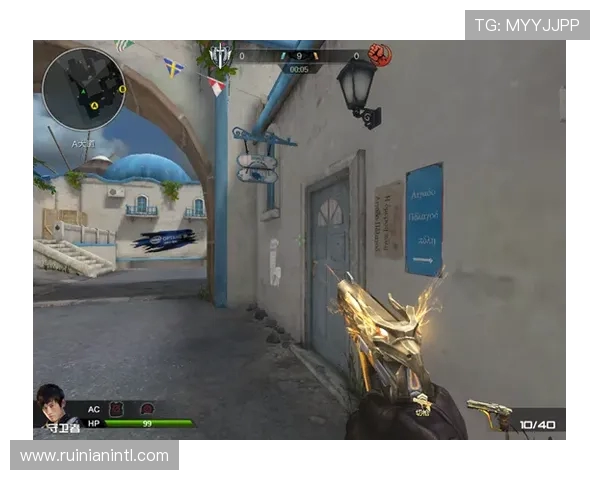The height and width of the screenshot is (480, 600).
Task: Click the helmet armor icon
Action: click(x=147, y=409)
